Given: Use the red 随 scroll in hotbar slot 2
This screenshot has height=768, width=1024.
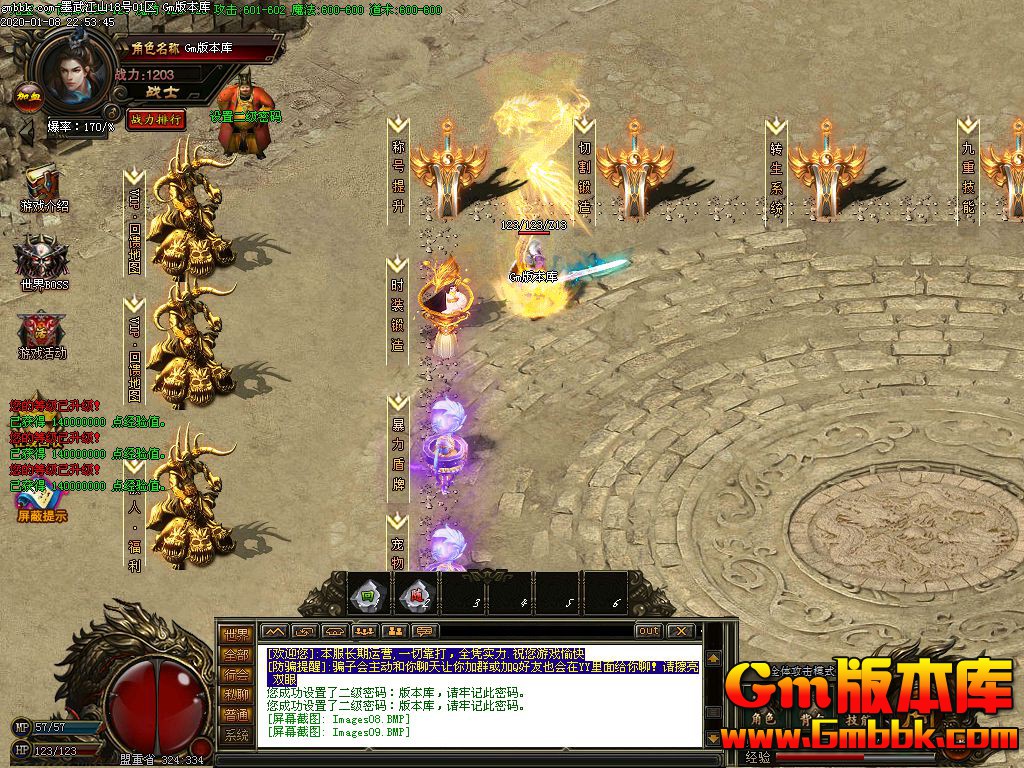Looking at the screenshot, I should tap(415, 597).
